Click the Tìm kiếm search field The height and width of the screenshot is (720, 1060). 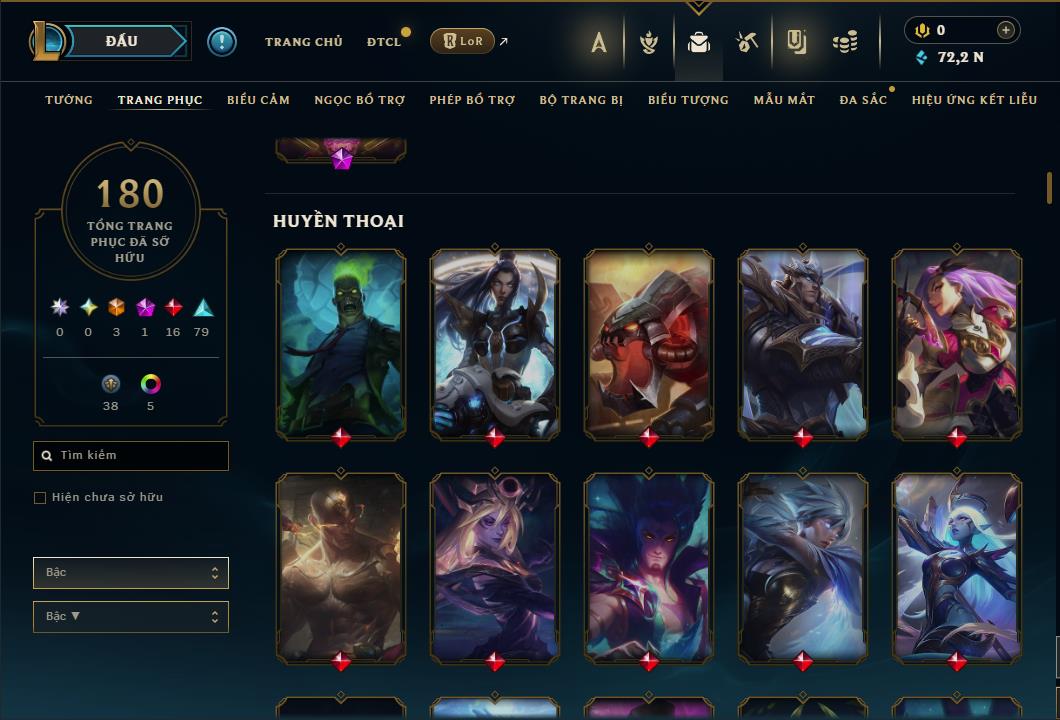(x=131, y=456)
